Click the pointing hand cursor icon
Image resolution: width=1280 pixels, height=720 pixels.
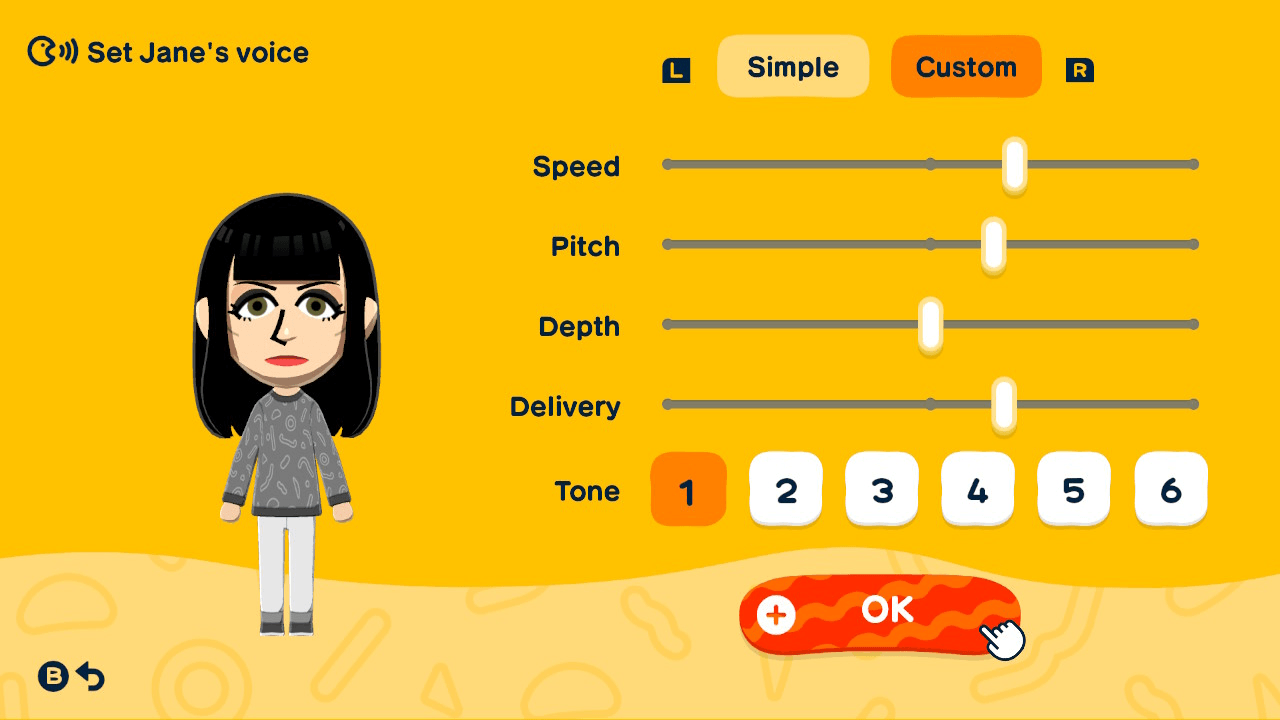[1003, 637]
